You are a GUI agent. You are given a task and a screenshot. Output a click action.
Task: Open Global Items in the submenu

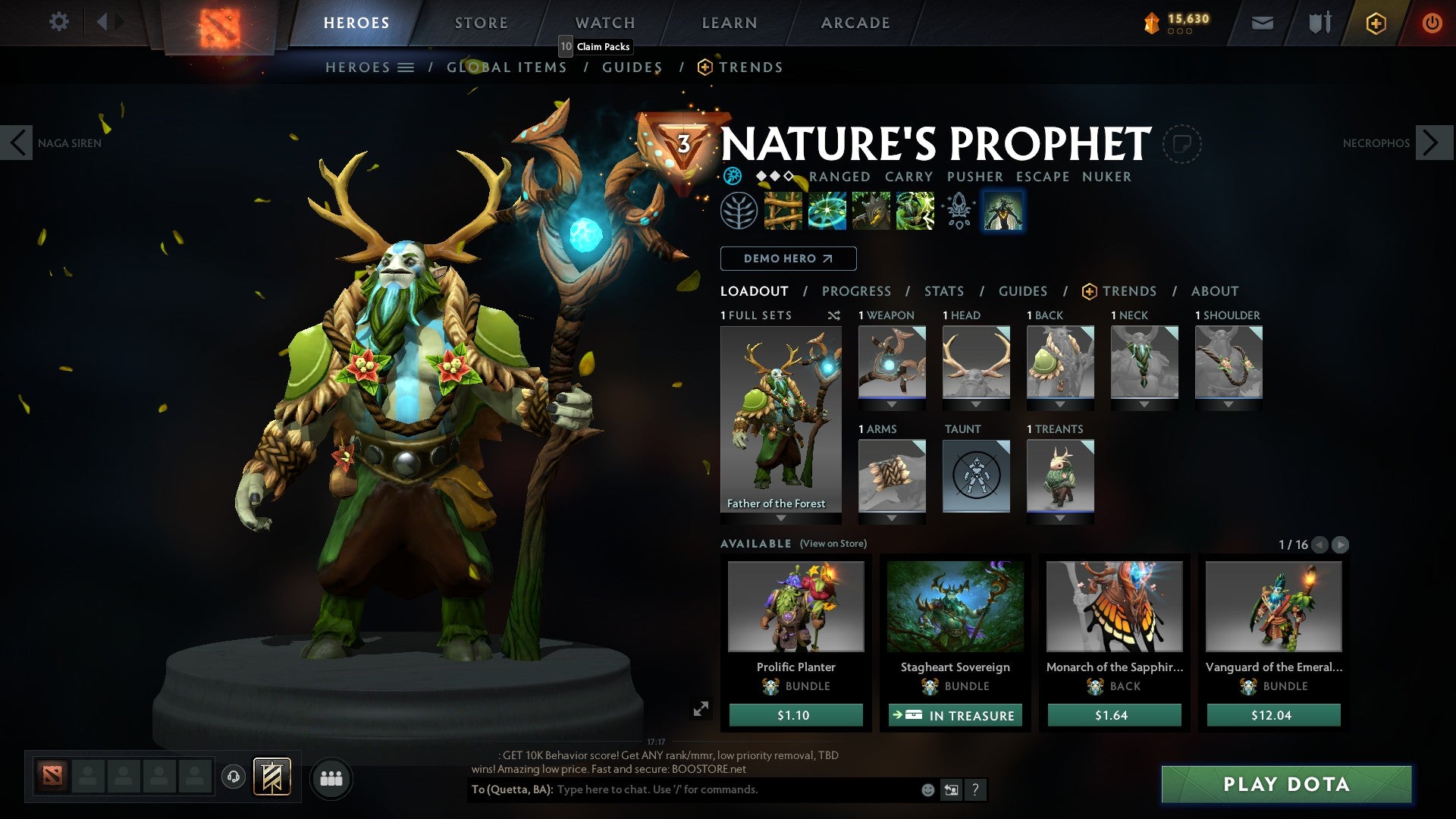click(x=507, y=67)
